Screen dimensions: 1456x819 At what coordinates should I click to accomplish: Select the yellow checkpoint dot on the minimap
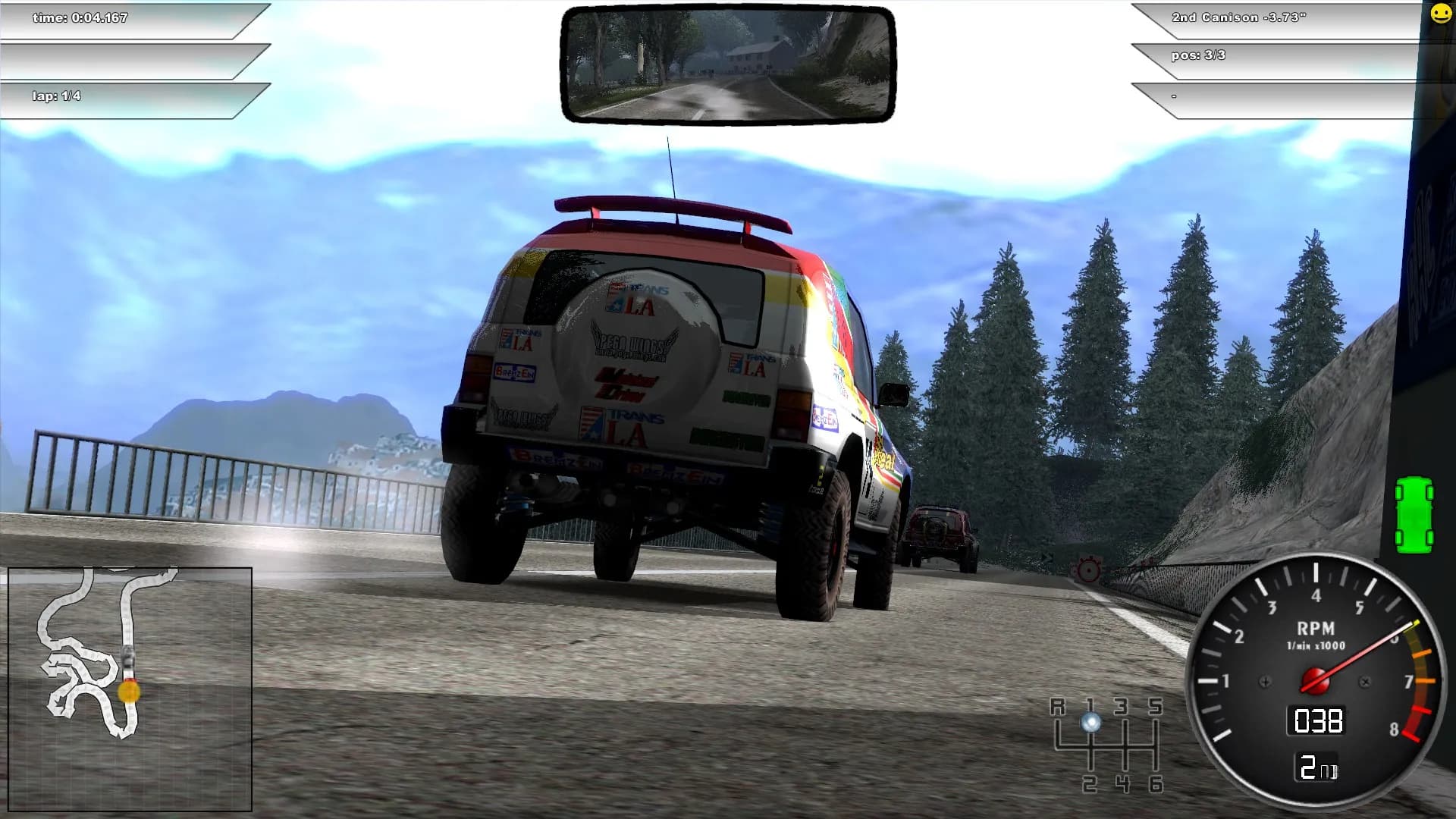(129, 691)
